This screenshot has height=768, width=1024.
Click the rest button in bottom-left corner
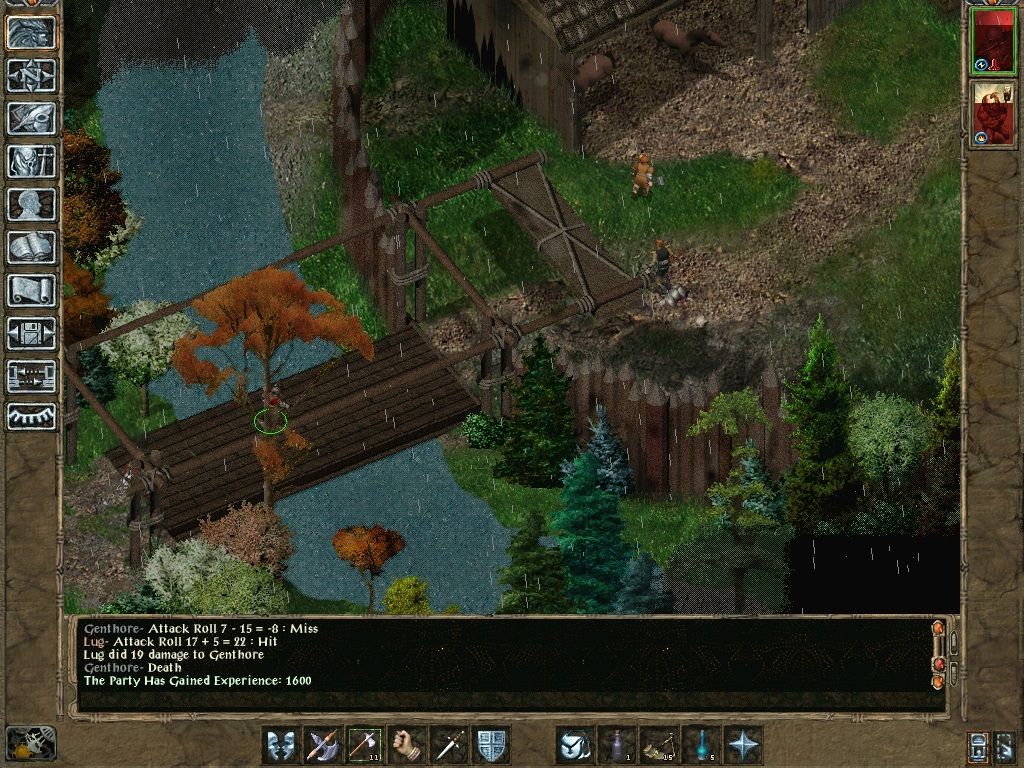point(31,743)
